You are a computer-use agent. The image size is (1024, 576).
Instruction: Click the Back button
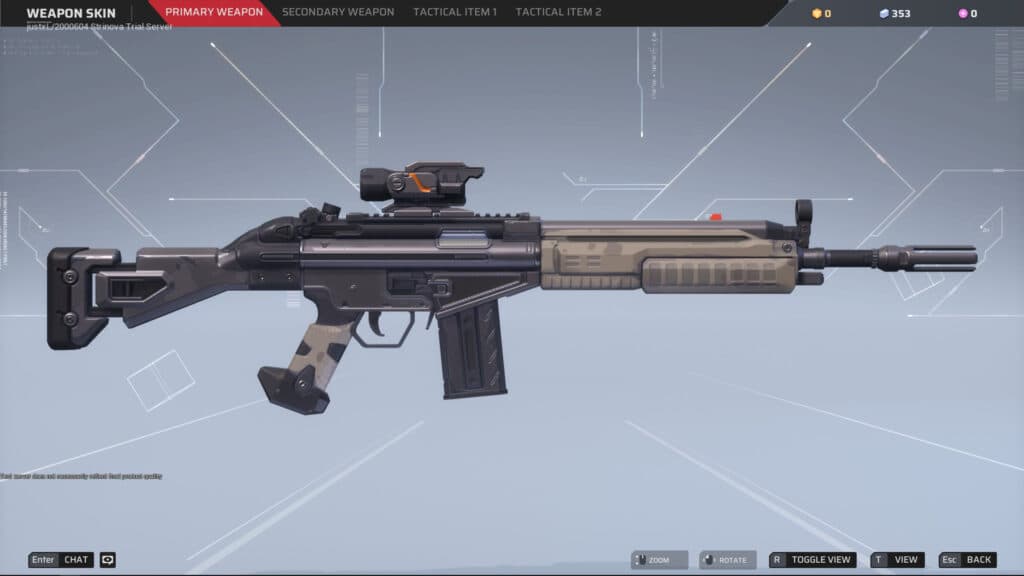click(x=968, y=560)
